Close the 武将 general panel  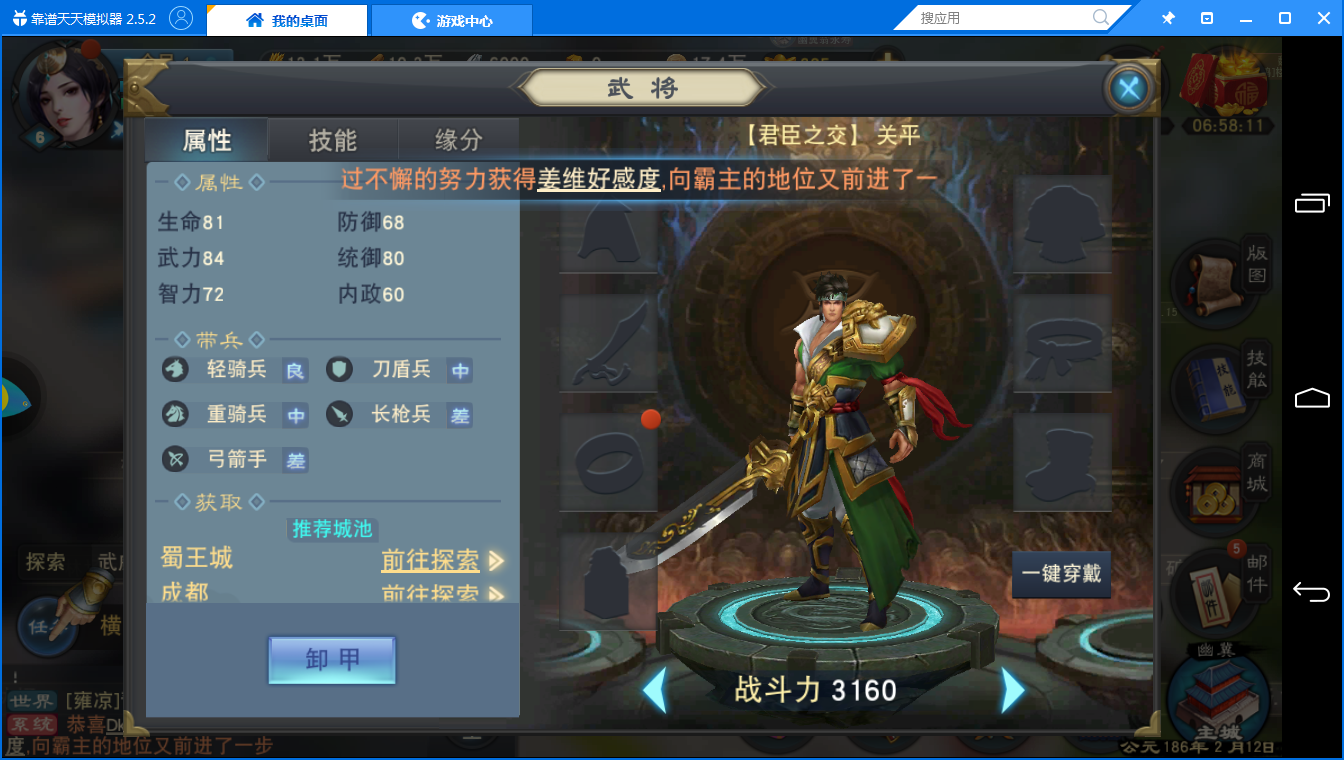click(x=1129, y=90)
